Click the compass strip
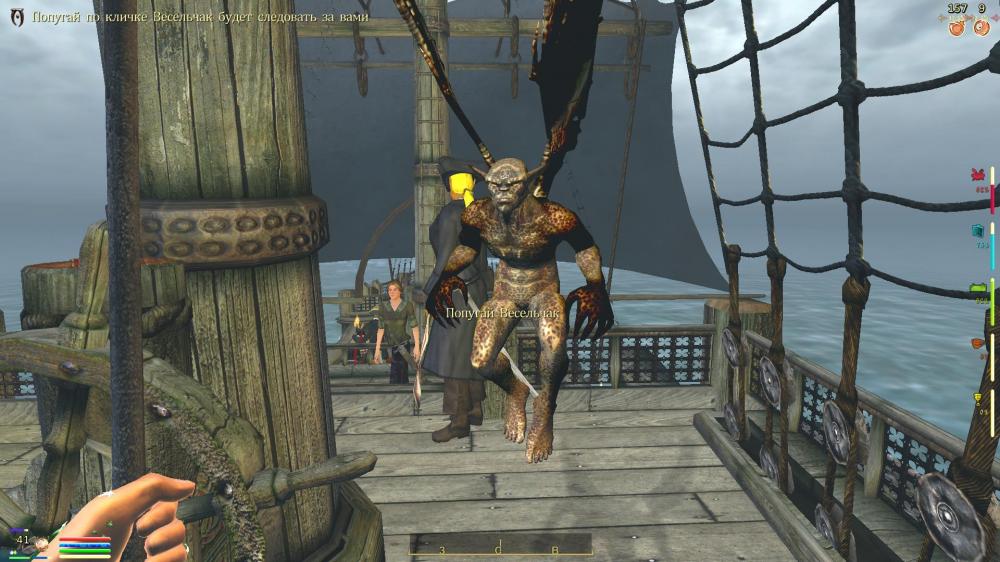1000x562 pixels. click(500, 547)
